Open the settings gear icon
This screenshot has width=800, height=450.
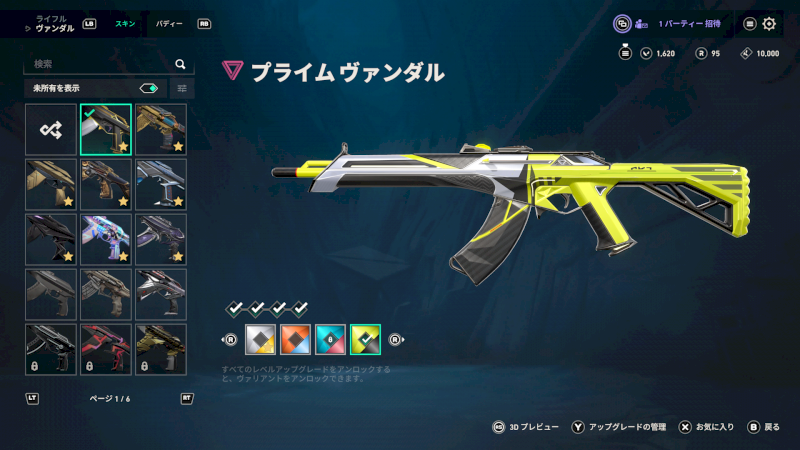(x=769, y=24)
